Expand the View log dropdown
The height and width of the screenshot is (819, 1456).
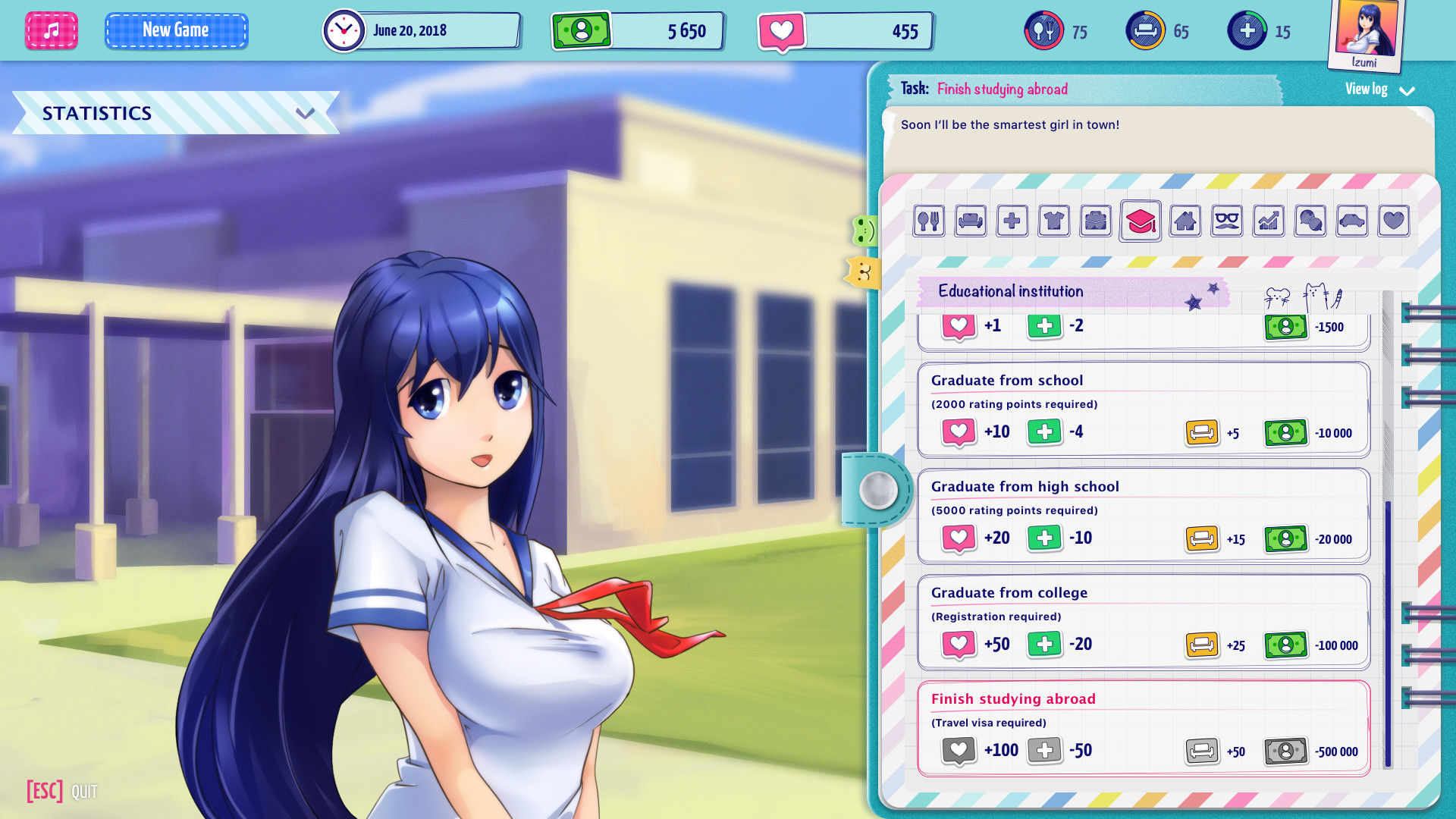[x=1408, y=90]
